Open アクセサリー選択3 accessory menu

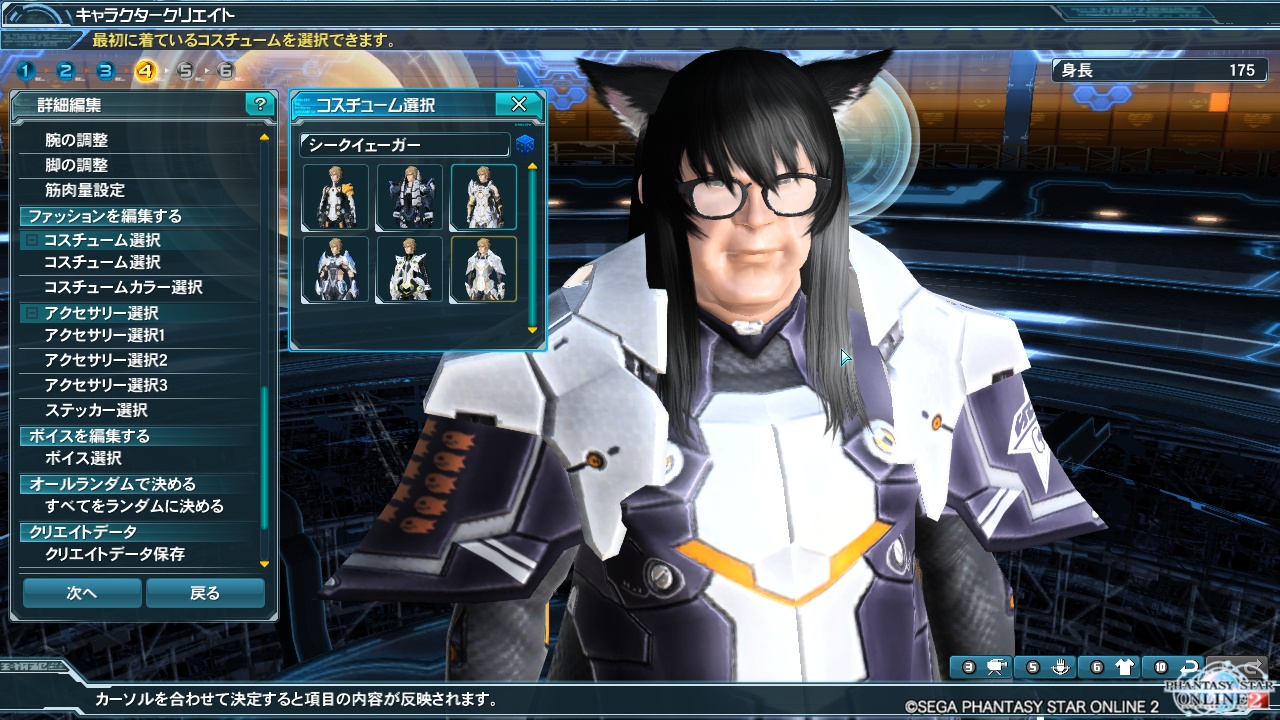pos(105,385)
